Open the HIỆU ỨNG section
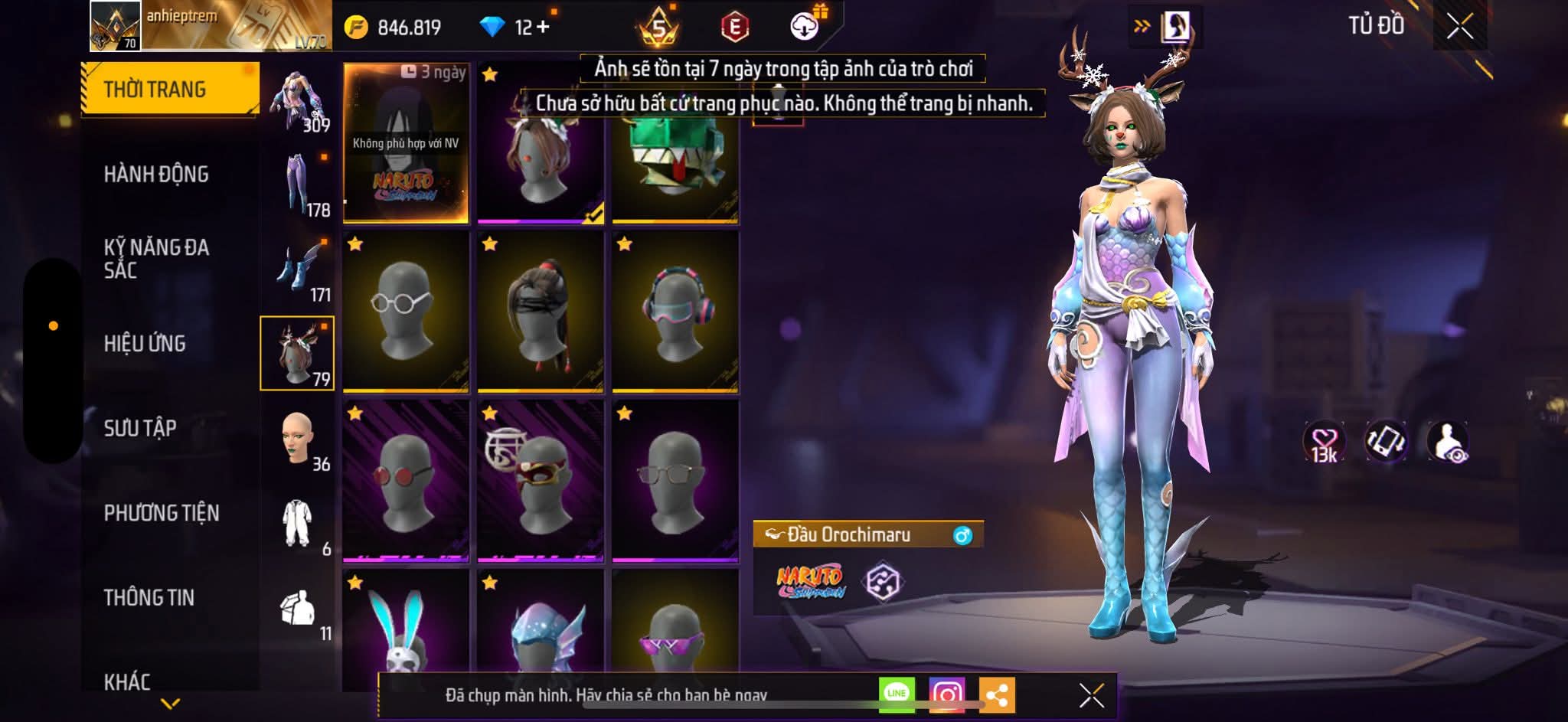This screenshot has height=722, width=1568. pos(145,344)
